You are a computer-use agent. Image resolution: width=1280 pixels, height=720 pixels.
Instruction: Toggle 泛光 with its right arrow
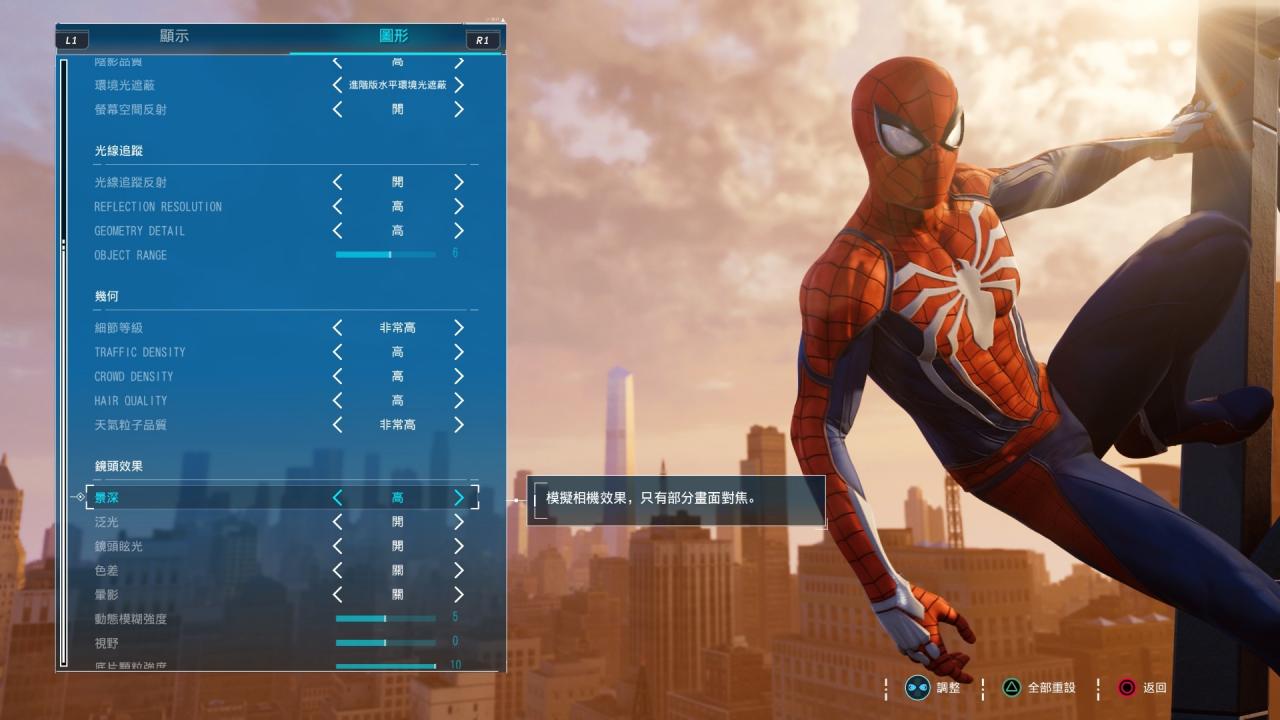[x=459, y=522]
